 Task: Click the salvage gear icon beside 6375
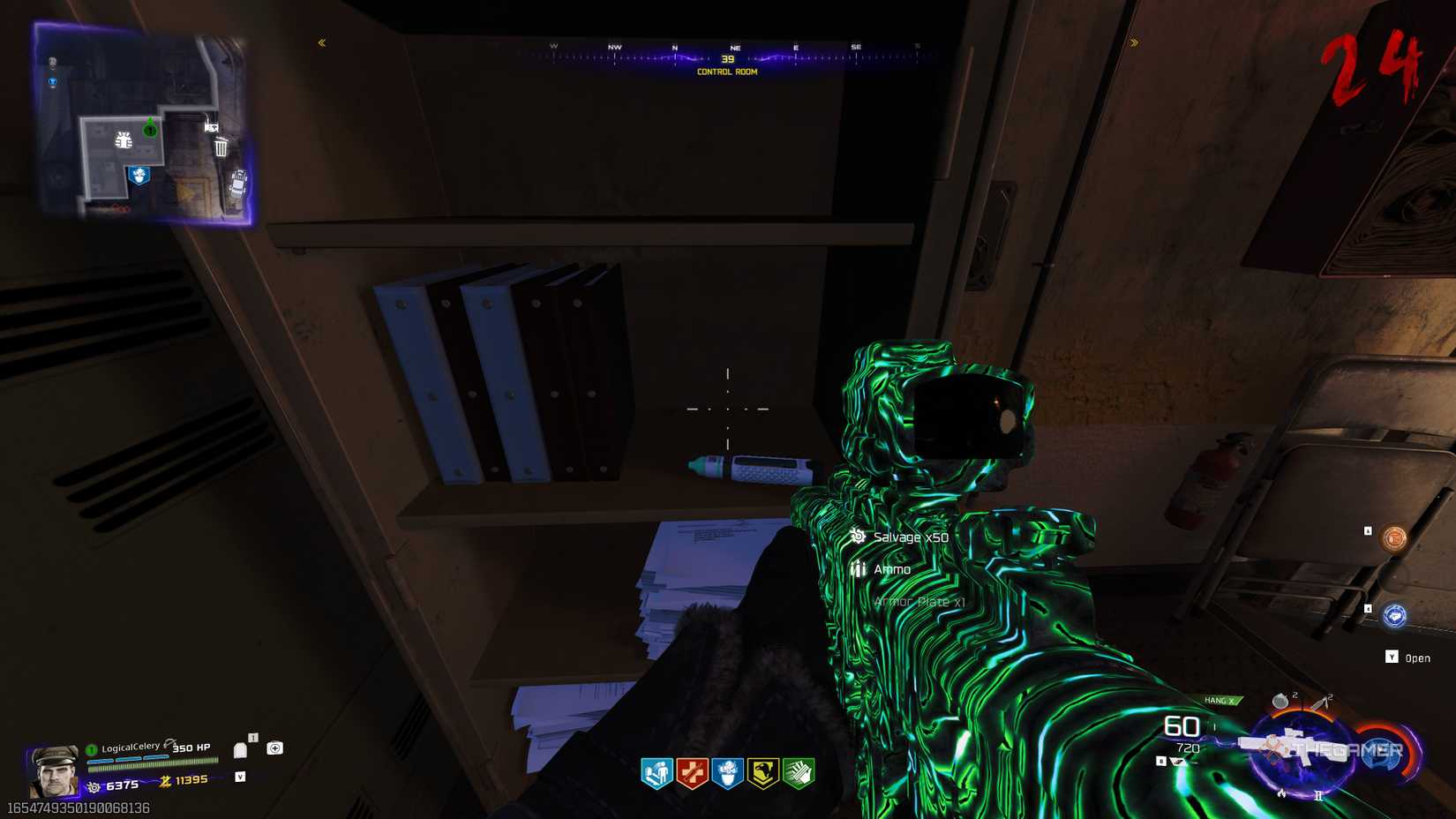pos(95,785)
